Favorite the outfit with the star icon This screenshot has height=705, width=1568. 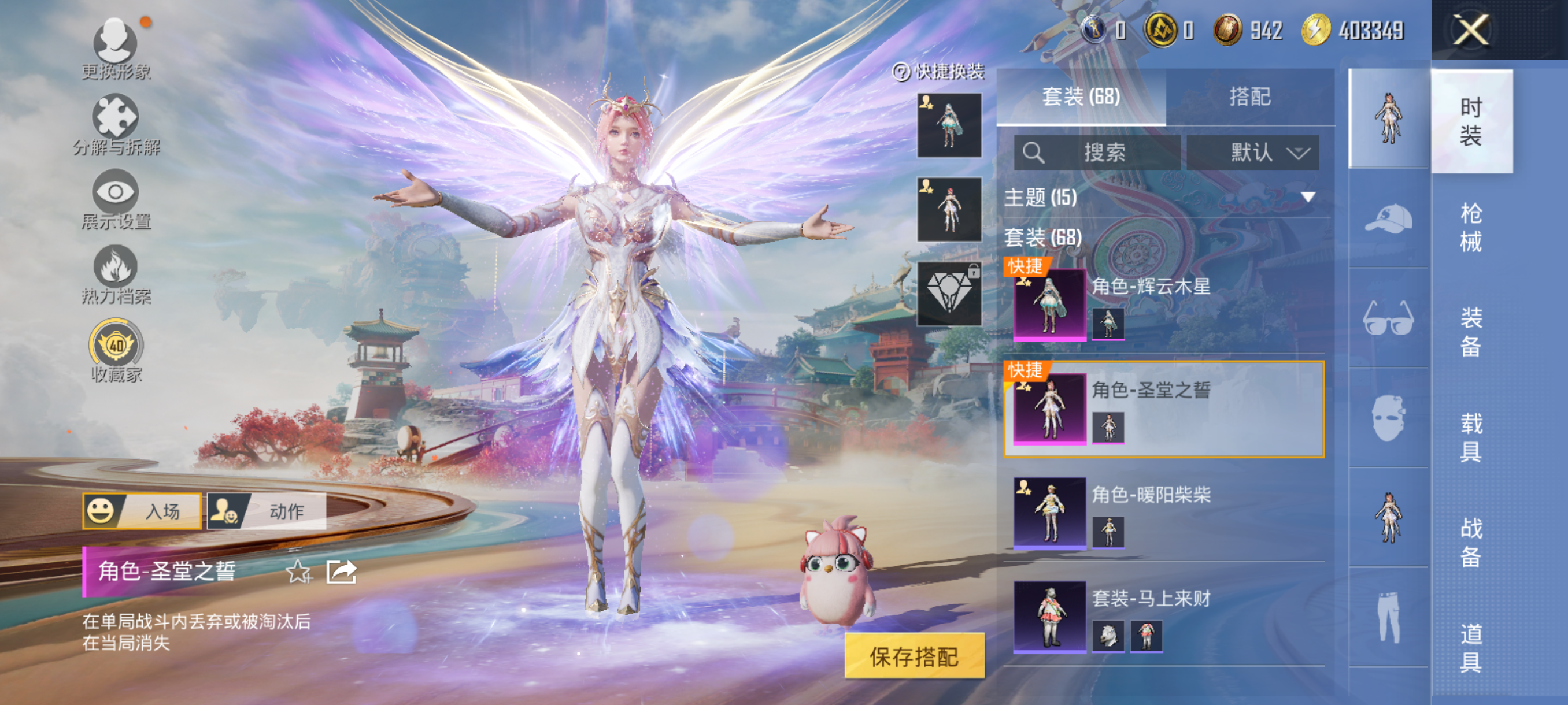[x=298, y=572]
